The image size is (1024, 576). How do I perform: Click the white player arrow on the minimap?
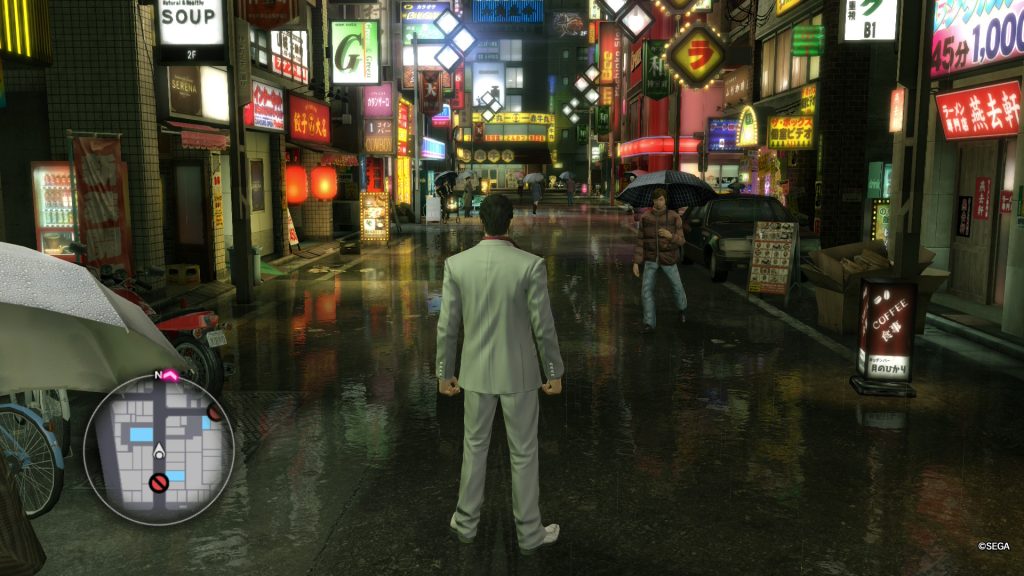(158, 450)
